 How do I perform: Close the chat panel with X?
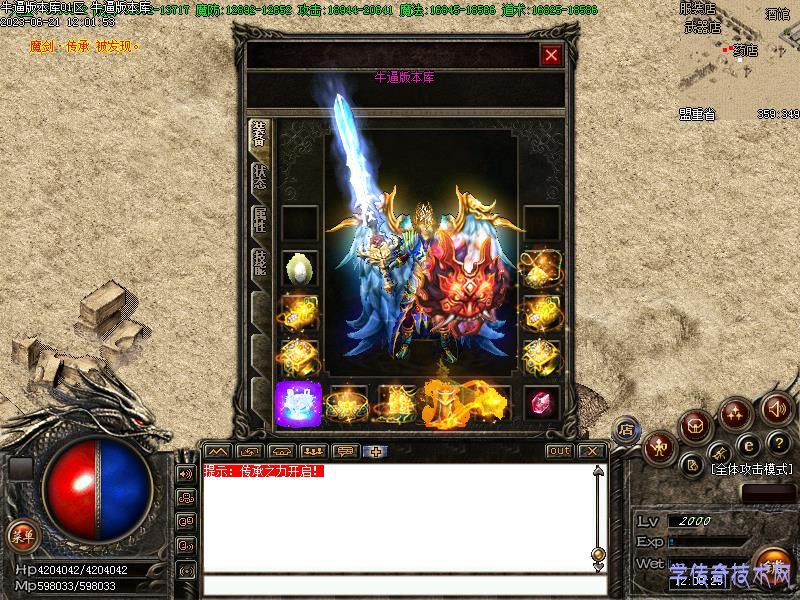(x=592, y=451)
